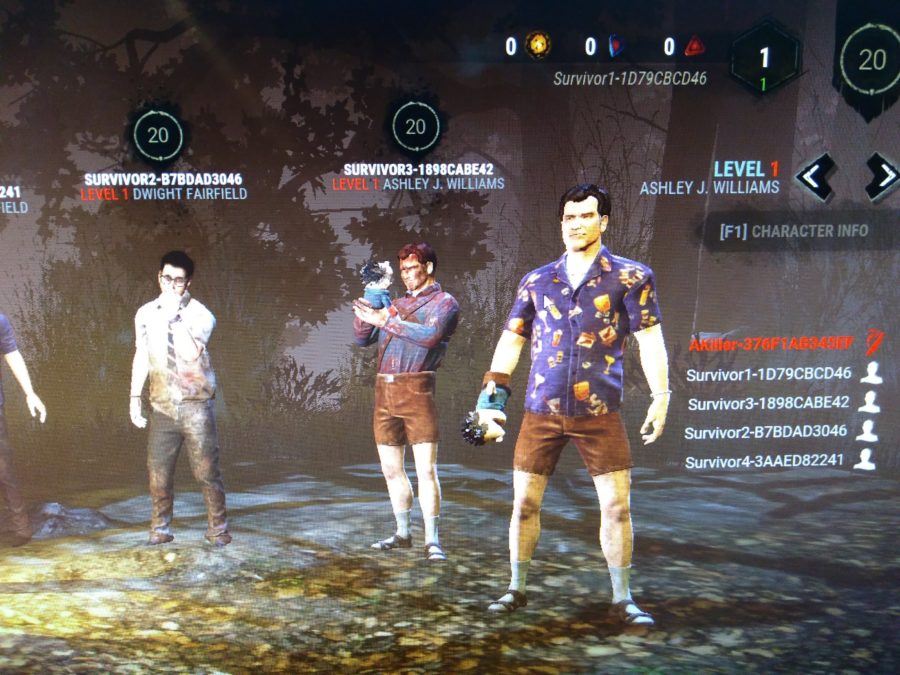Click the gold bloodpoints currency icon
Screen dimensions: 900x675
[x=540, y=45]
